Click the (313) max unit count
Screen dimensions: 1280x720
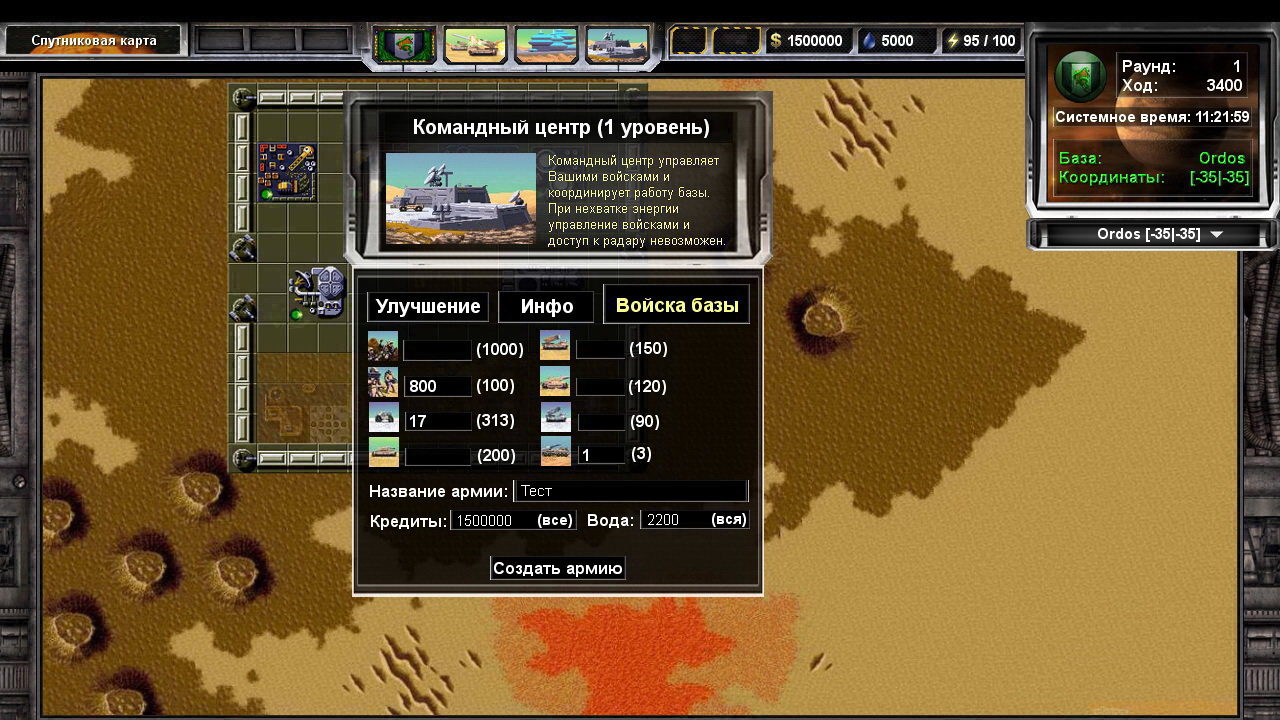click(498, 421)
